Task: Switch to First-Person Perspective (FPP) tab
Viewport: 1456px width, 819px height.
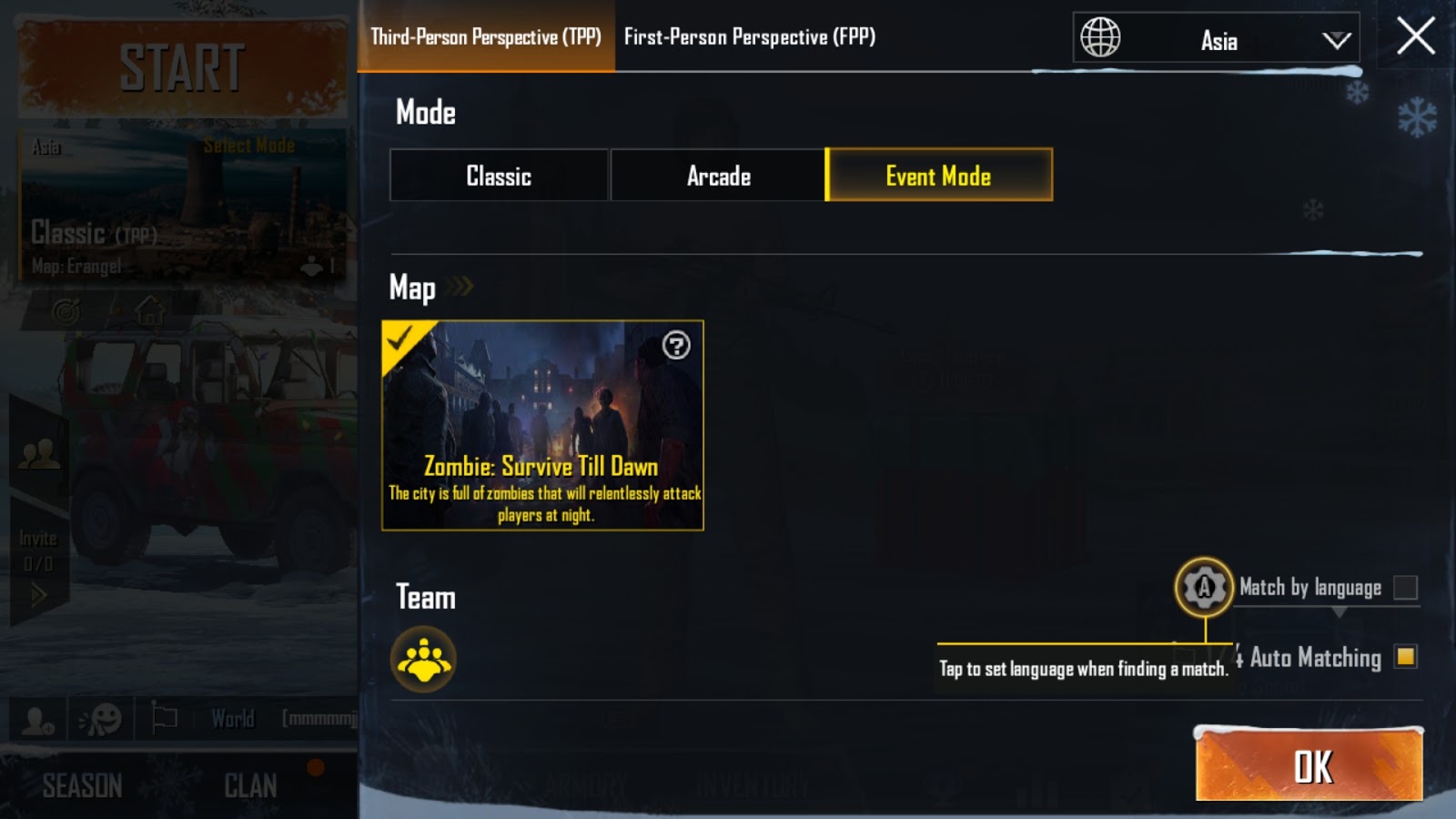Action: pos(750,36)
